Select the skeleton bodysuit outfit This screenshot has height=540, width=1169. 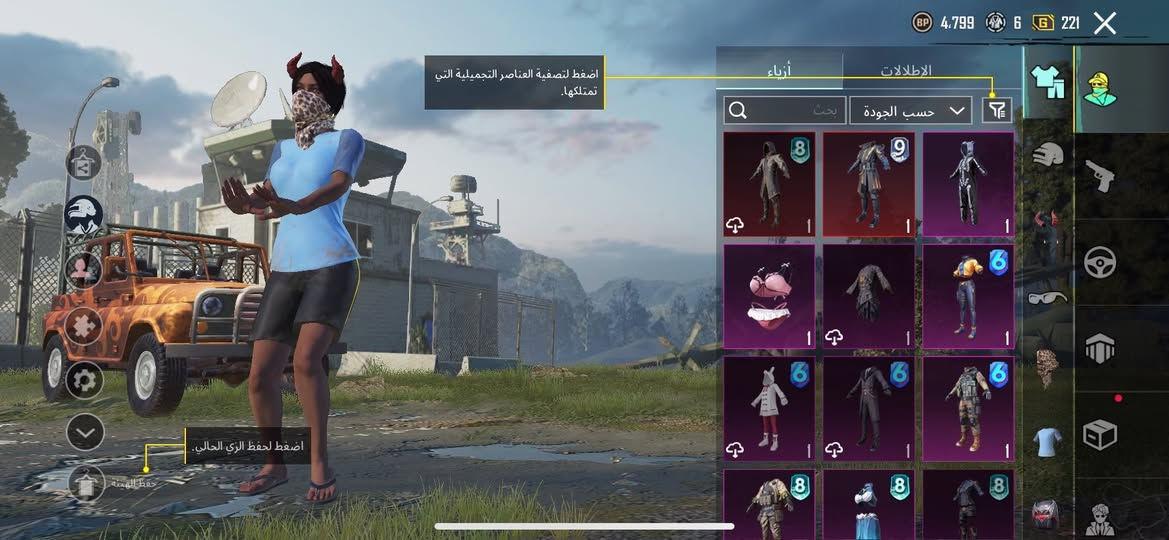point(968,184)
